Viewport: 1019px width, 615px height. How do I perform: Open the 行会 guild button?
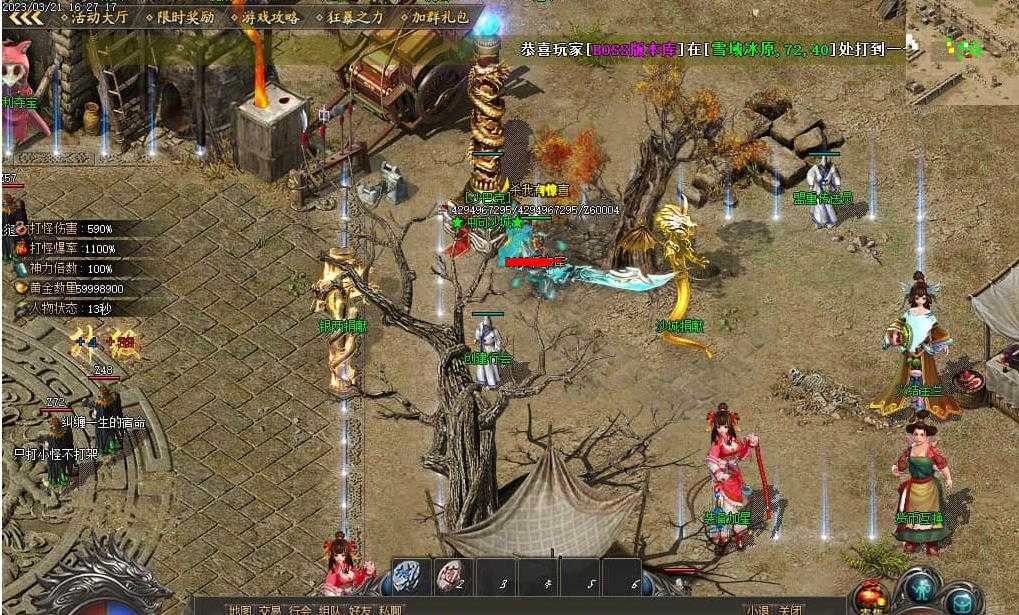(x=300, y=608)
